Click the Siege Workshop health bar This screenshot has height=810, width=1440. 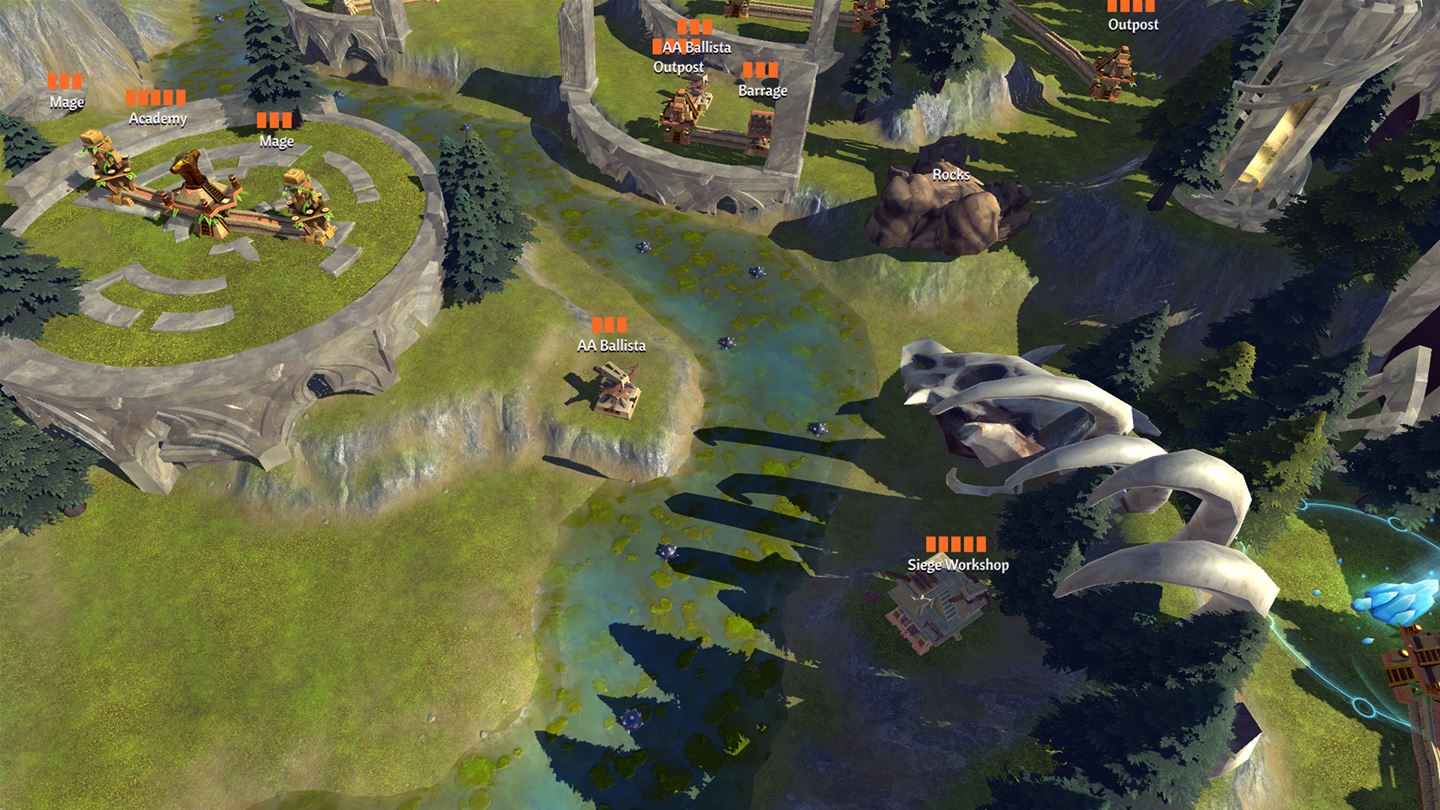(x=955, y=544)
